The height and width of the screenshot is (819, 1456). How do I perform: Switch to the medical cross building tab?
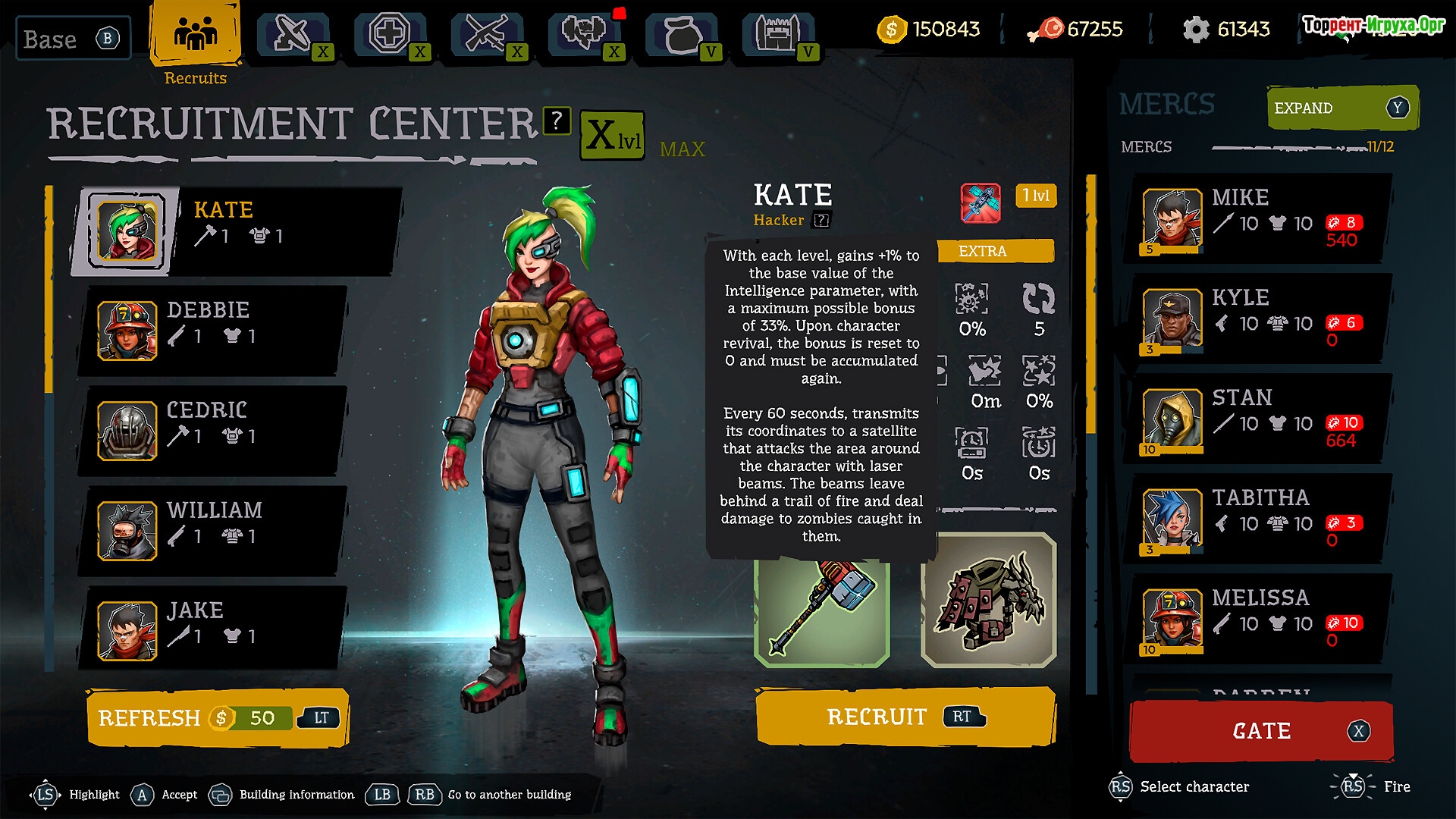[390, 35]
